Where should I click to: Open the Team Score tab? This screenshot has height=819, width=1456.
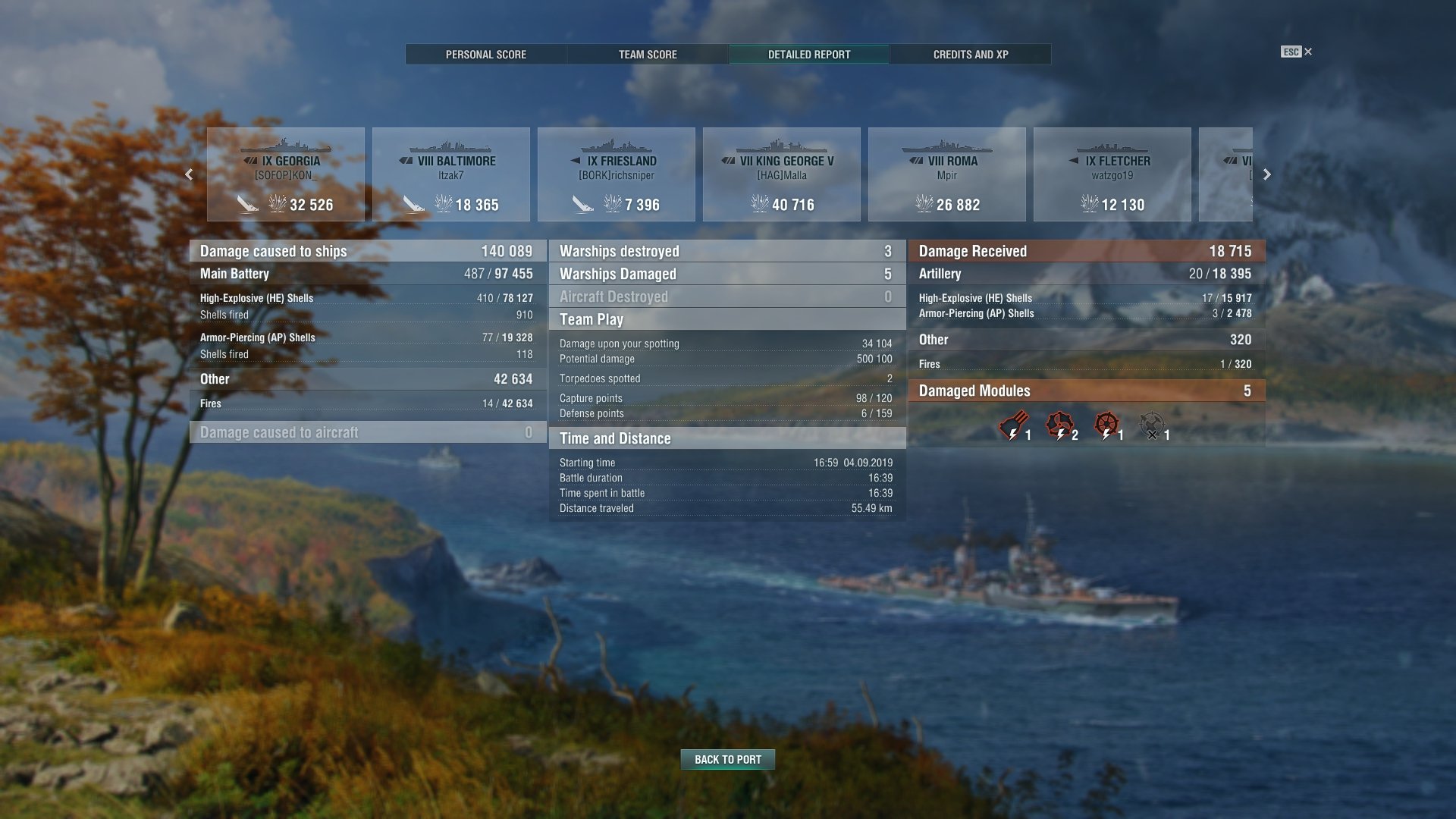point(648,55)
